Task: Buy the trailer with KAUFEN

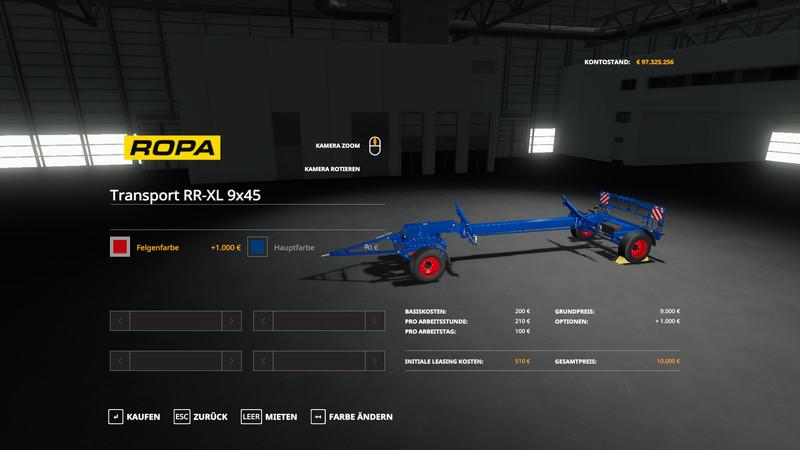Action: [x=134, y=416]
